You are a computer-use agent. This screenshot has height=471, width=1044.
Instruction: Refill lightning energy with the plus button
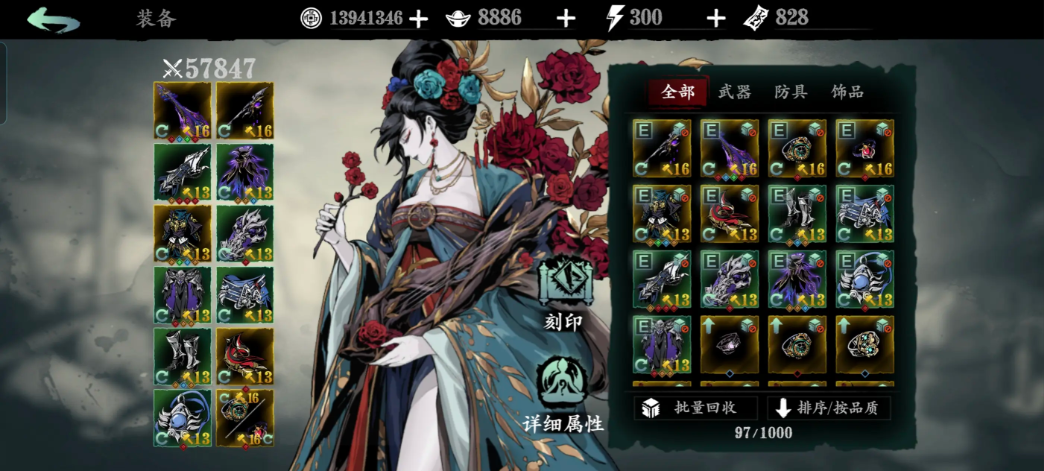tap(716, 18)
